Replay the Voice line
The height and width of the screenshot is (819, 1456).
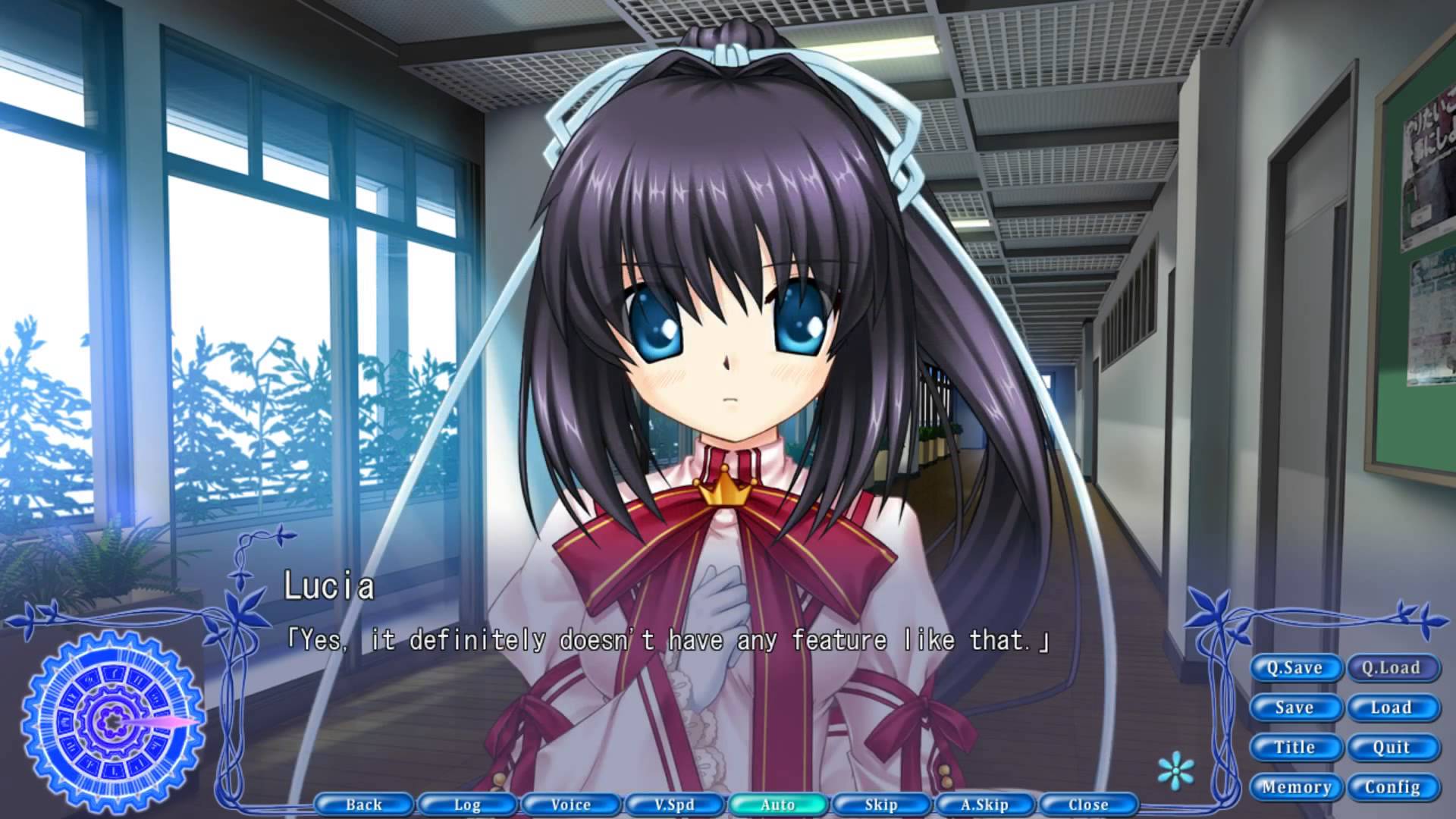point(571,805)
